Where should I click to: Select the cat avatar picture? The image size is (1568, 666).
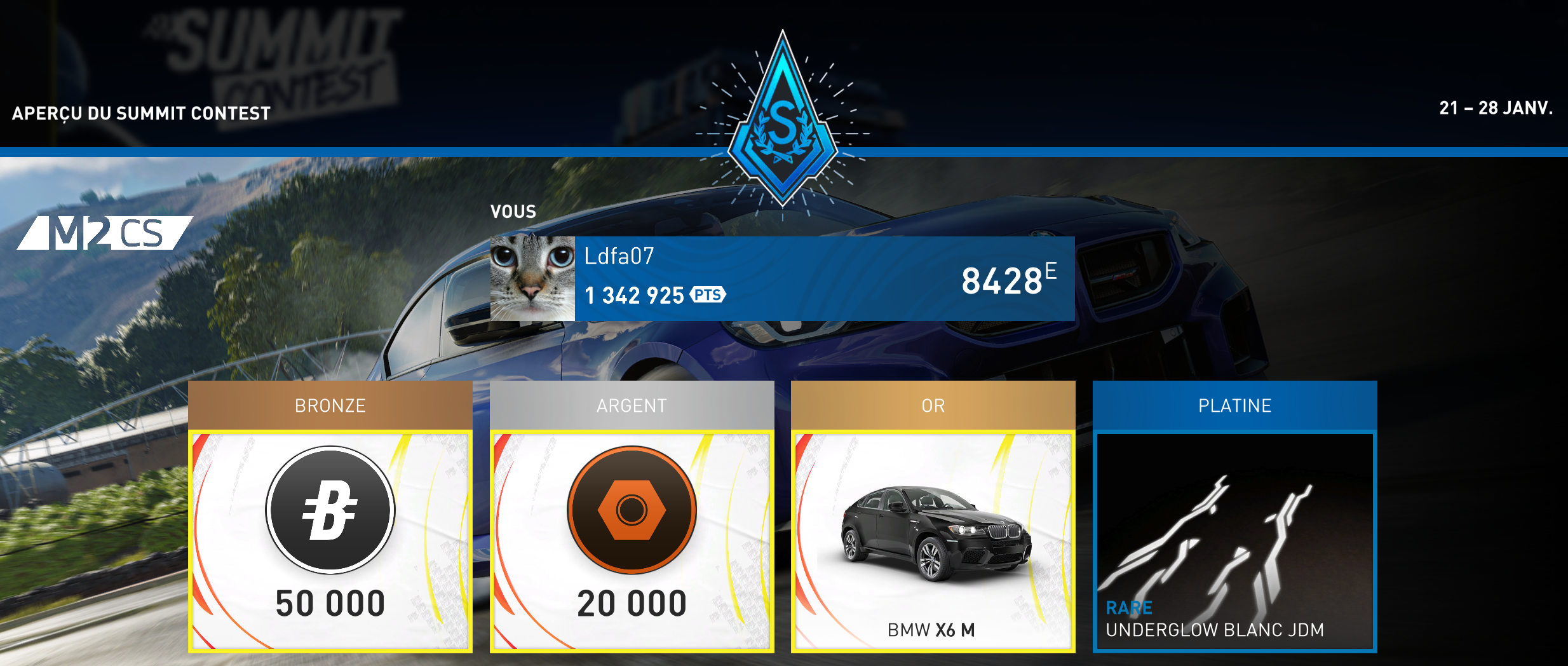click(x=532, y=278)
